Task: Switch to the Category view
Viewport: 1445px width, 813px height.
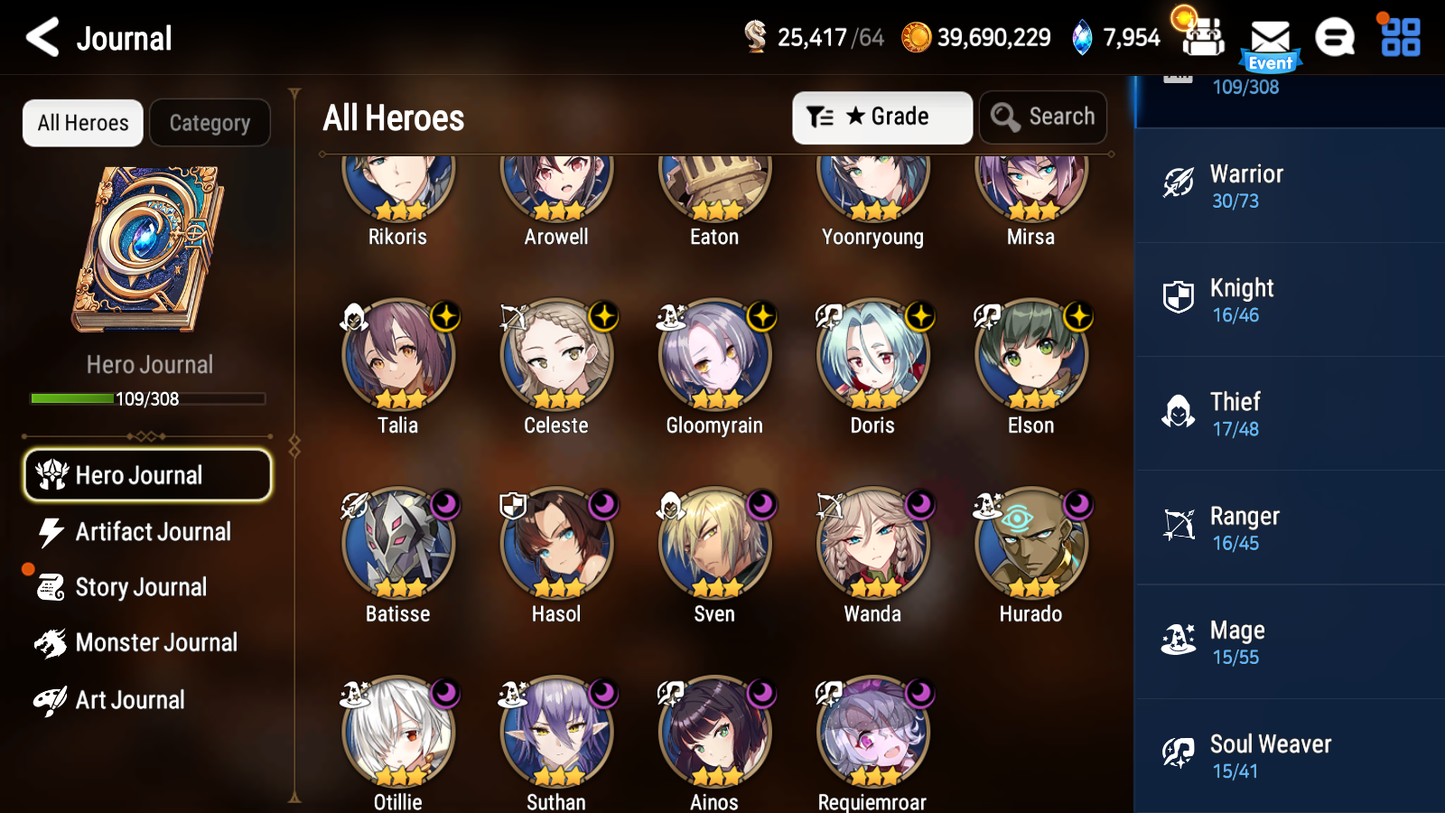Action: (210, 122)
